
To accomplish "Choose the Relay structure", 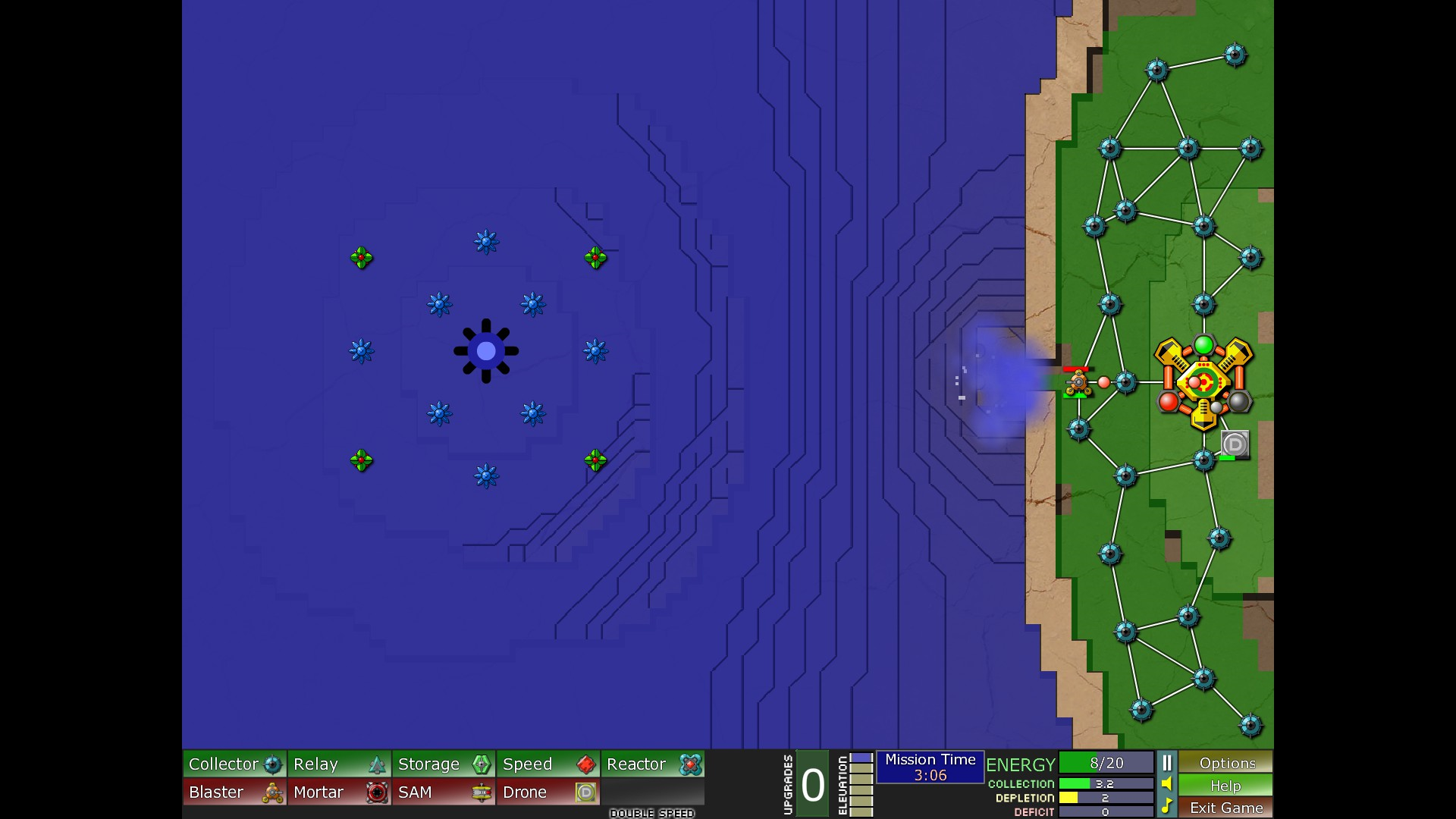I will pyautogui.click(x=339, y=764).
